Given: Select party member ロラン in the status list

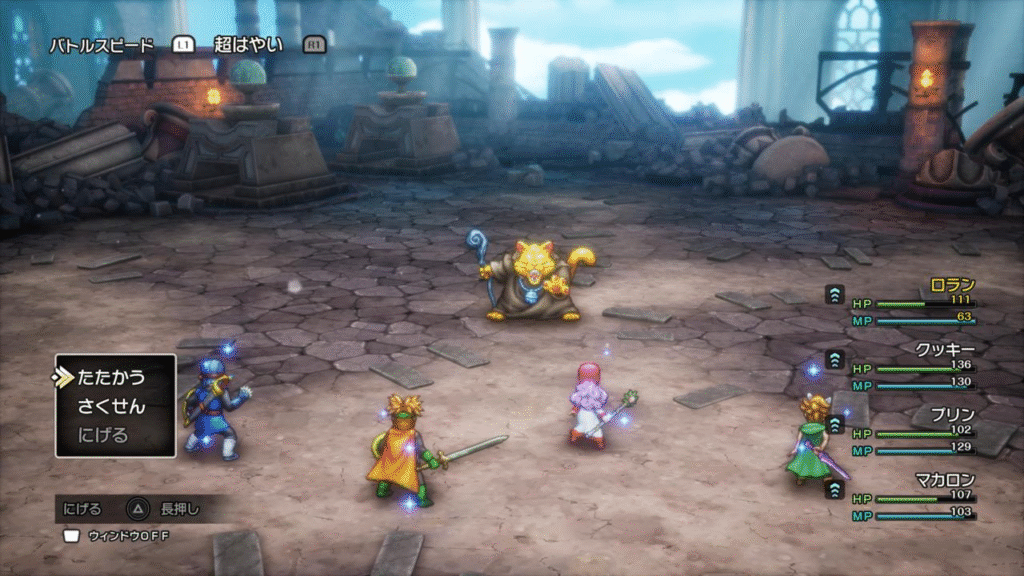Looking at the screenshot, I should (951, 285).
